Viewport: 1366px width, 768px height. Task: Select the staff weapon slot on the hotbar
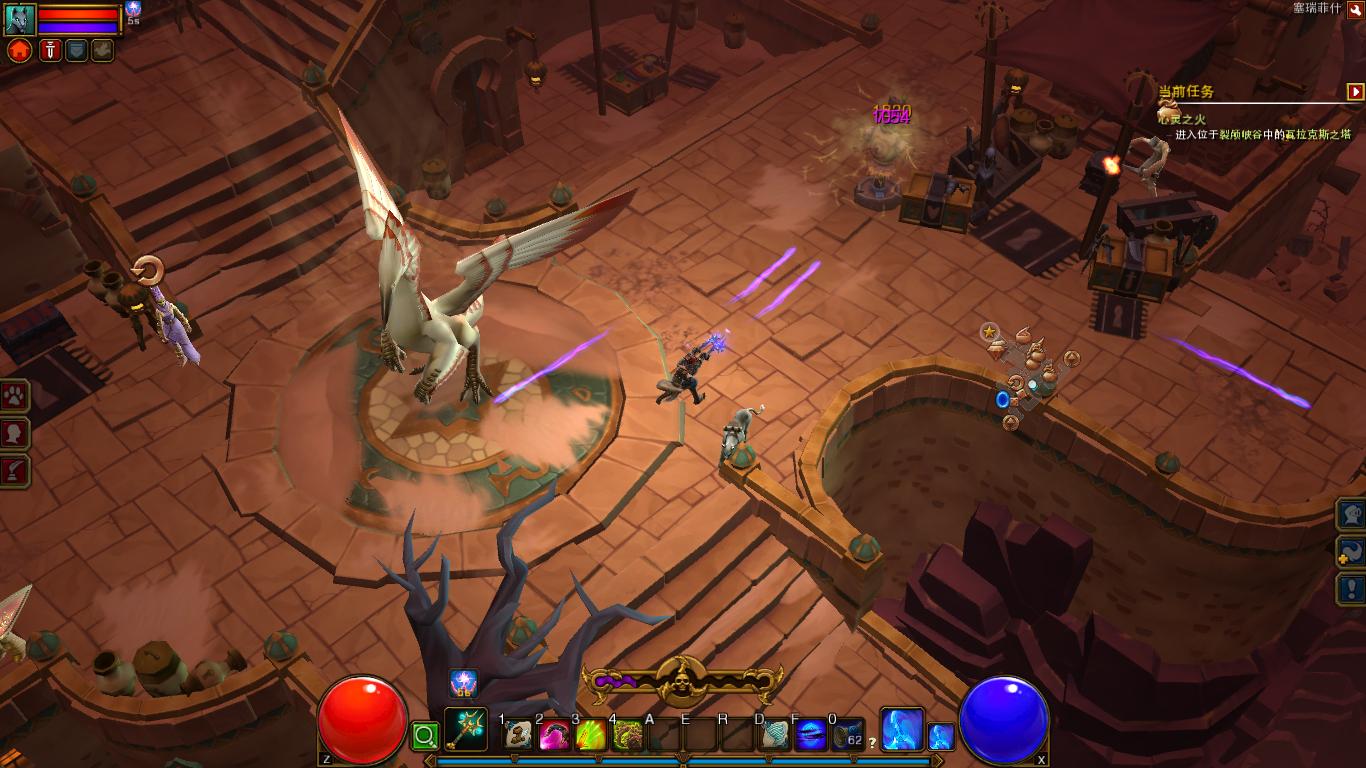[x=465, y=731]
